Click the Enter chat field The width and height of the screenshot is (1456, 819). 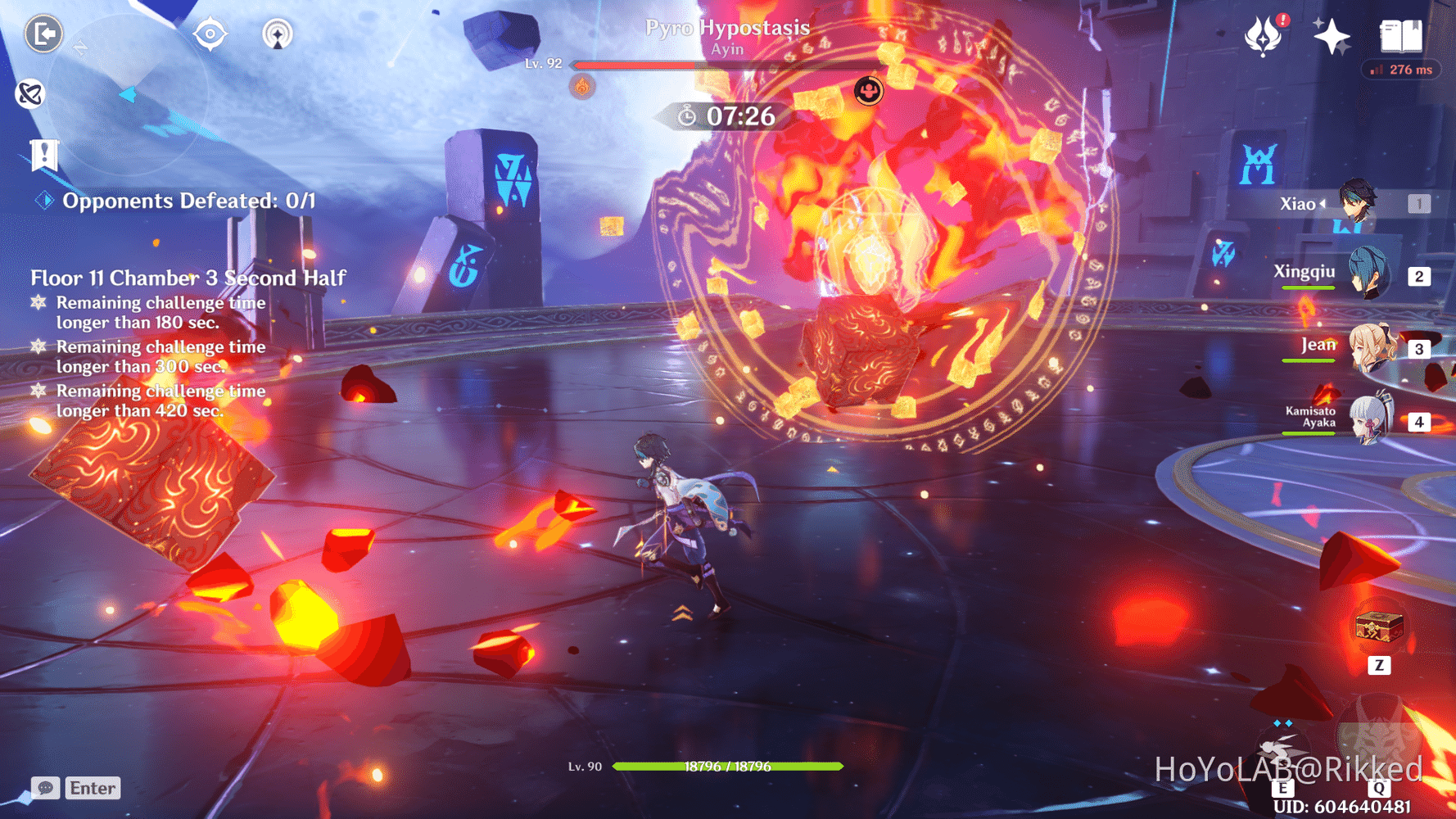93,788
